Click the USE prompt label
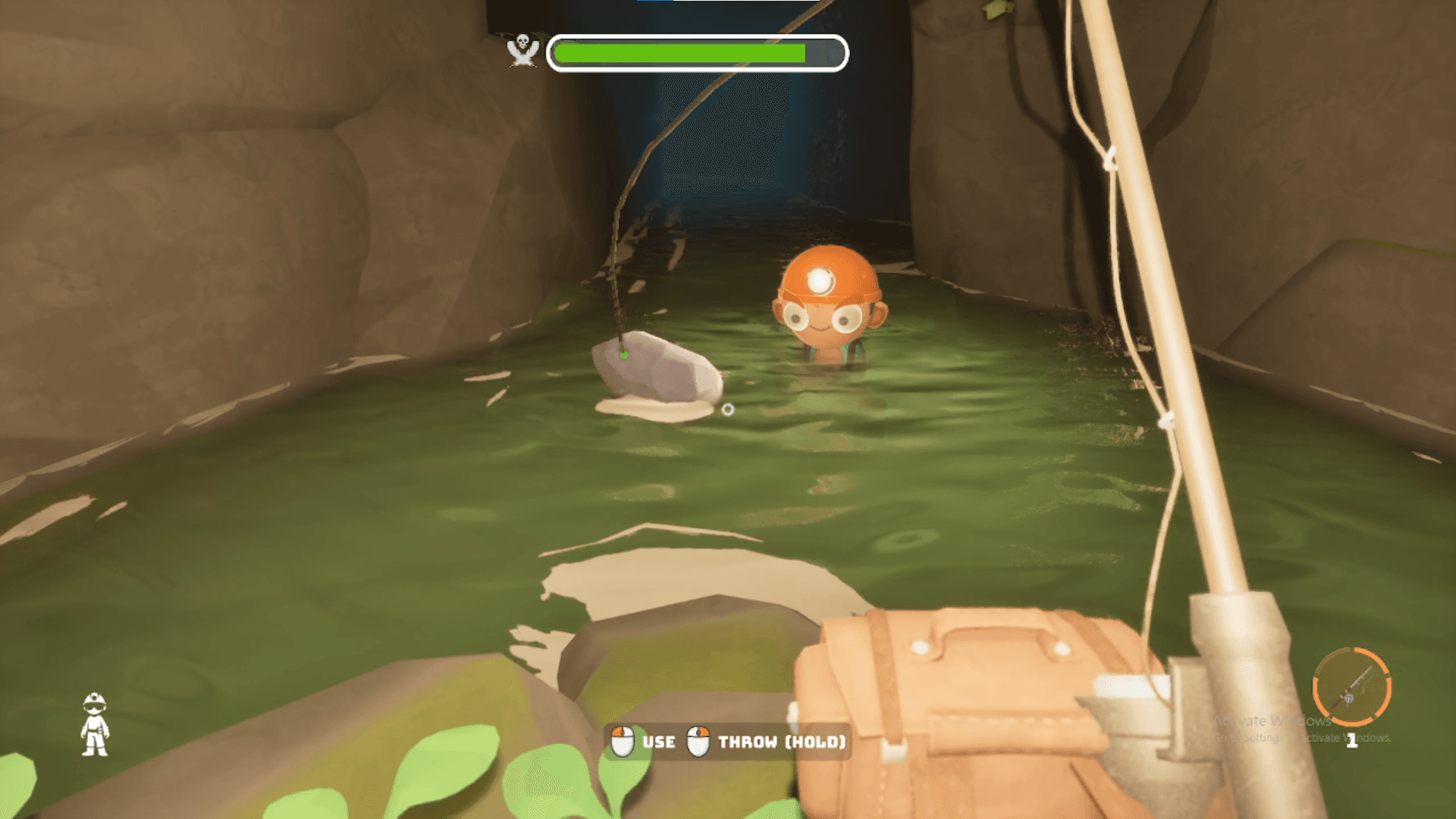This screenshot has height=819, width=1456. click(x=659, y=742)
